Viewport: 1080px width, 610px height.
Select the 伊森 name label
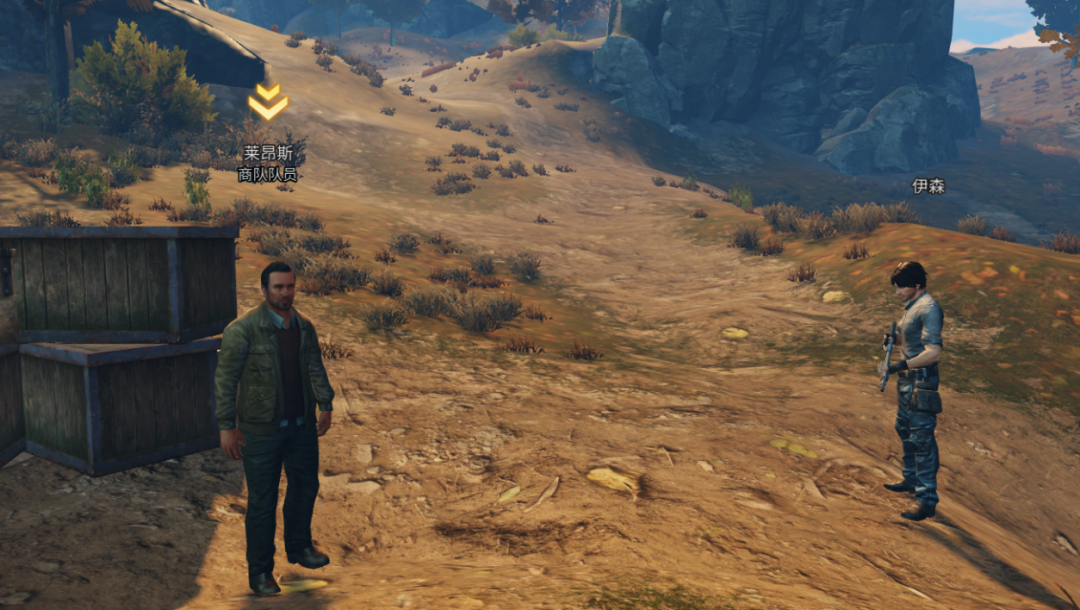[928, 186]
